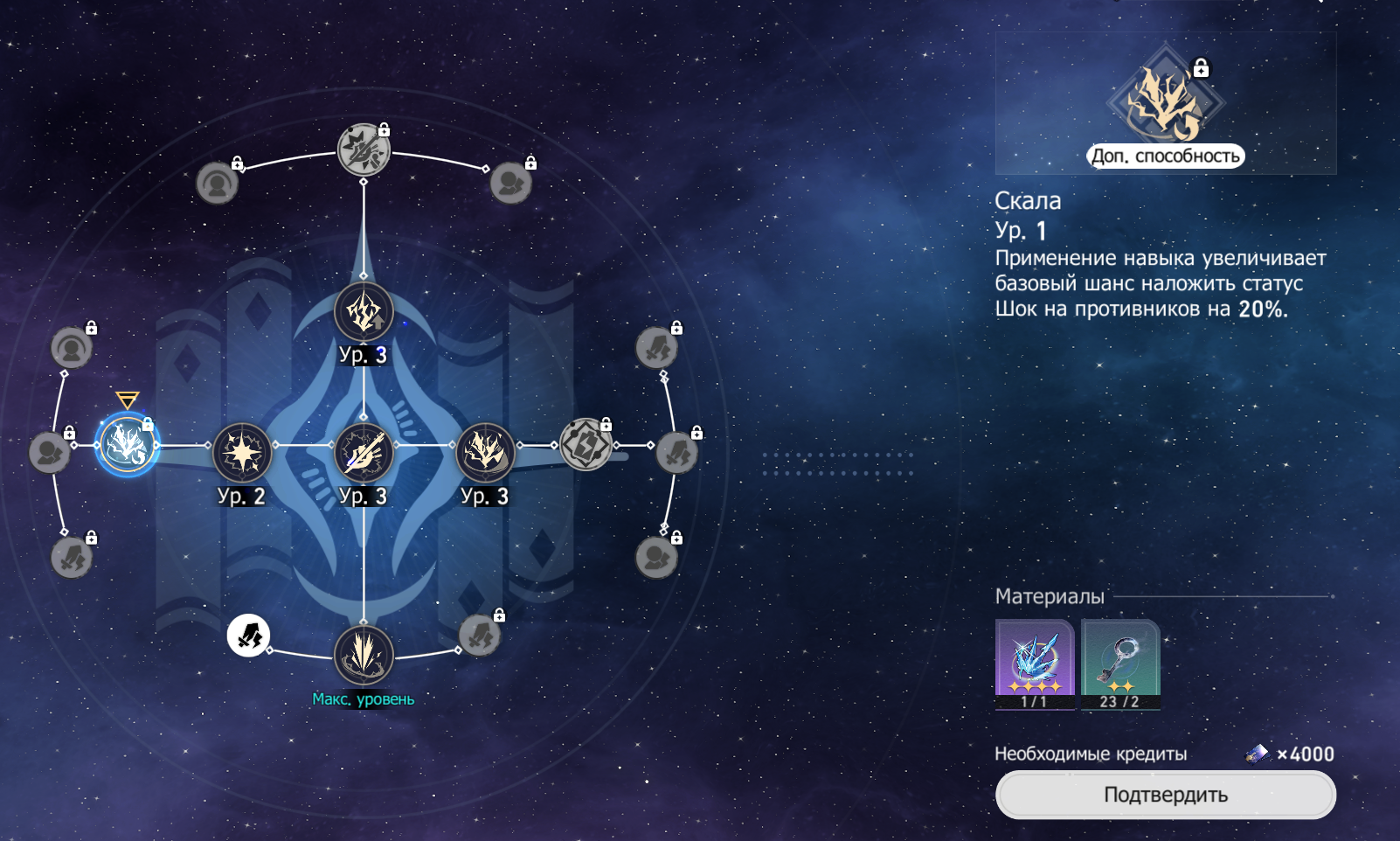Confirm the upgrade with the Подтвердить button
The height and width of the screenshot is (841, 1400).
coord(1165,795)
